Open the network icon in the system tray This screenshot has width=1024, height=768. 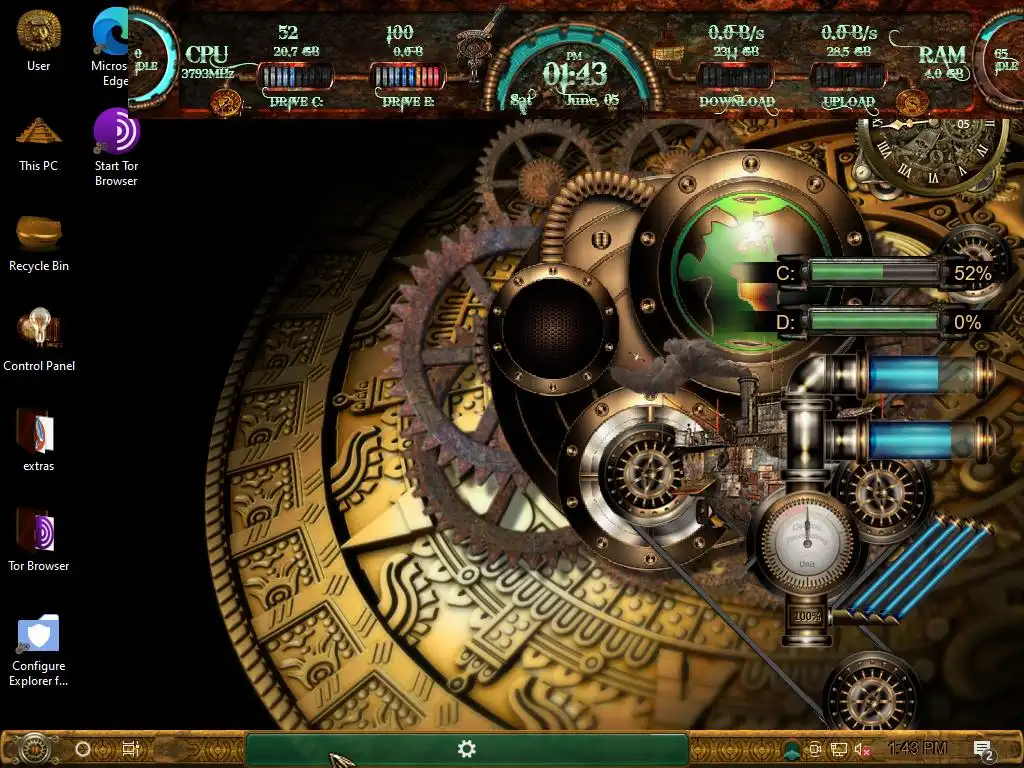click(839, 749)
